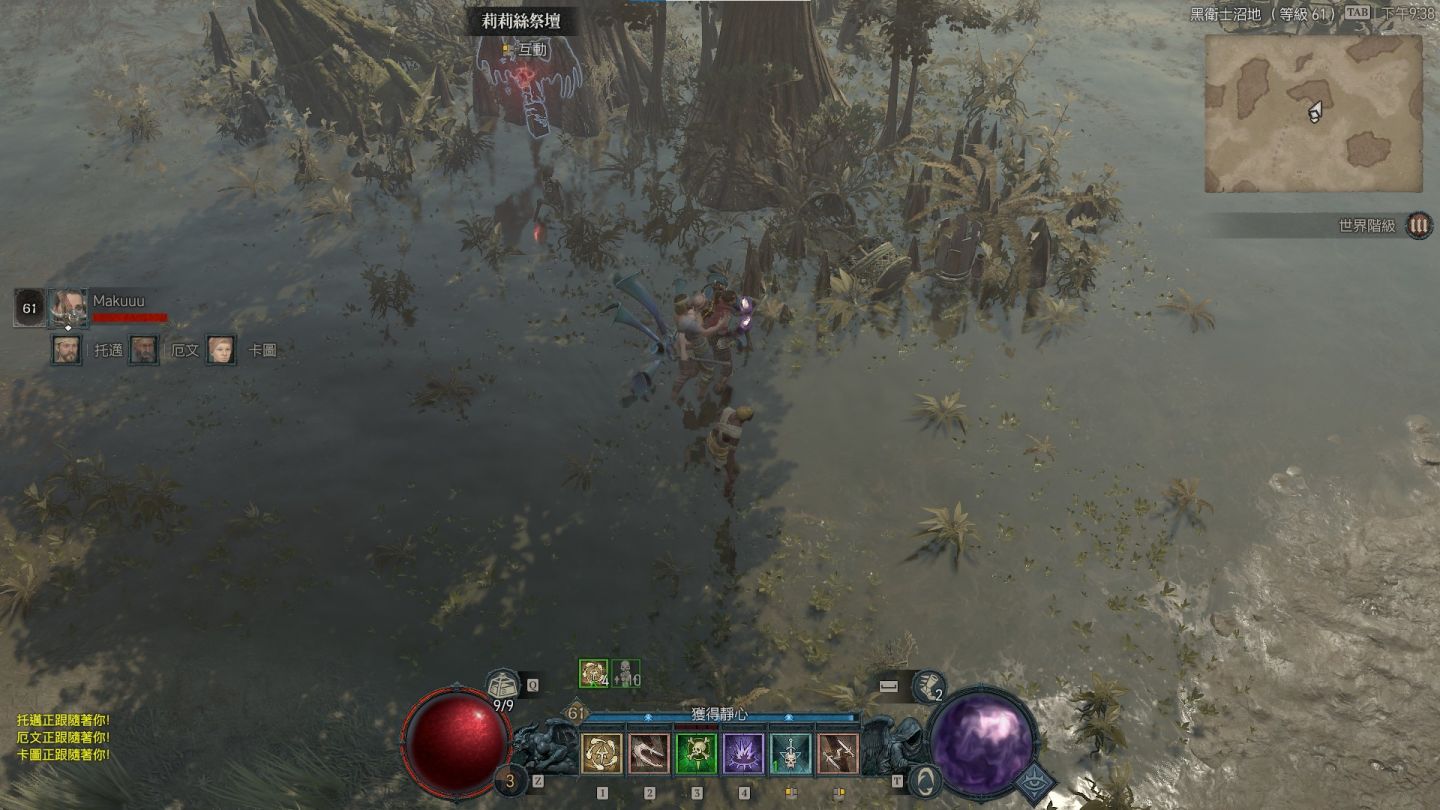The width and height of the screenshot is (1440, 810).
Task: Open the town portal swirl icon
Action: click(926, 780)
